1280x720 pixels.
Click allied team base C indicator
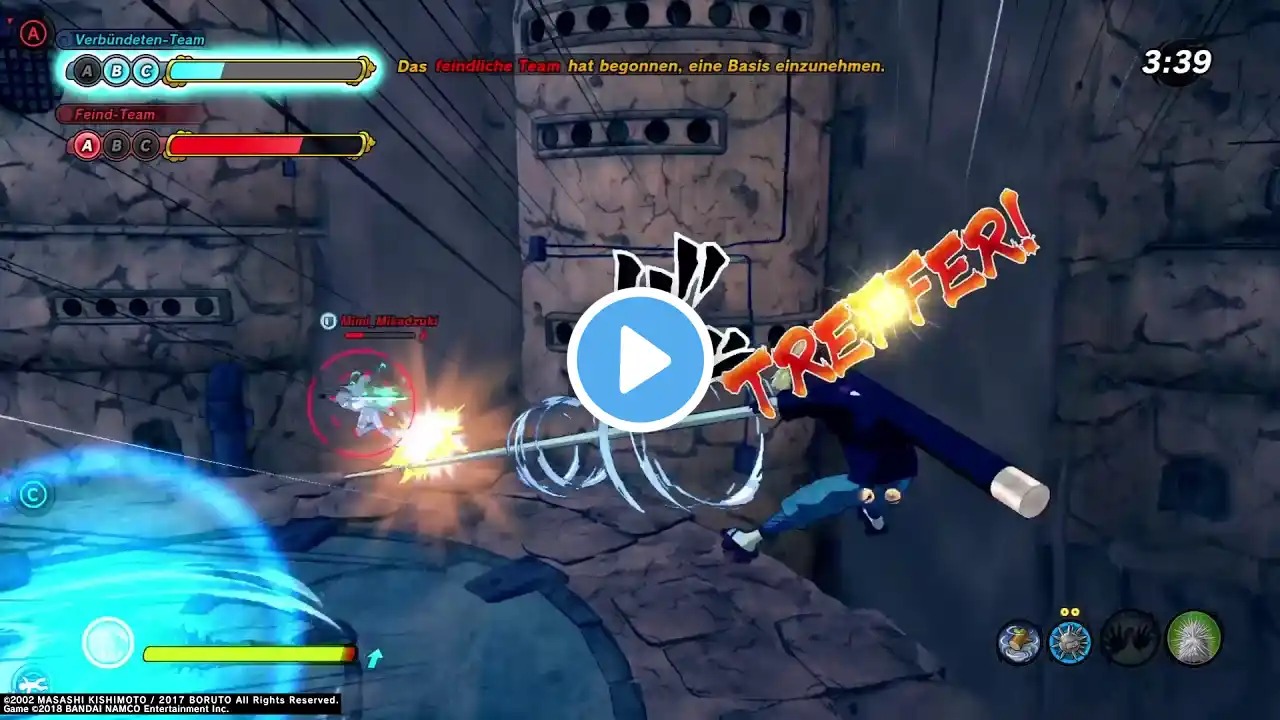(146, 71)
